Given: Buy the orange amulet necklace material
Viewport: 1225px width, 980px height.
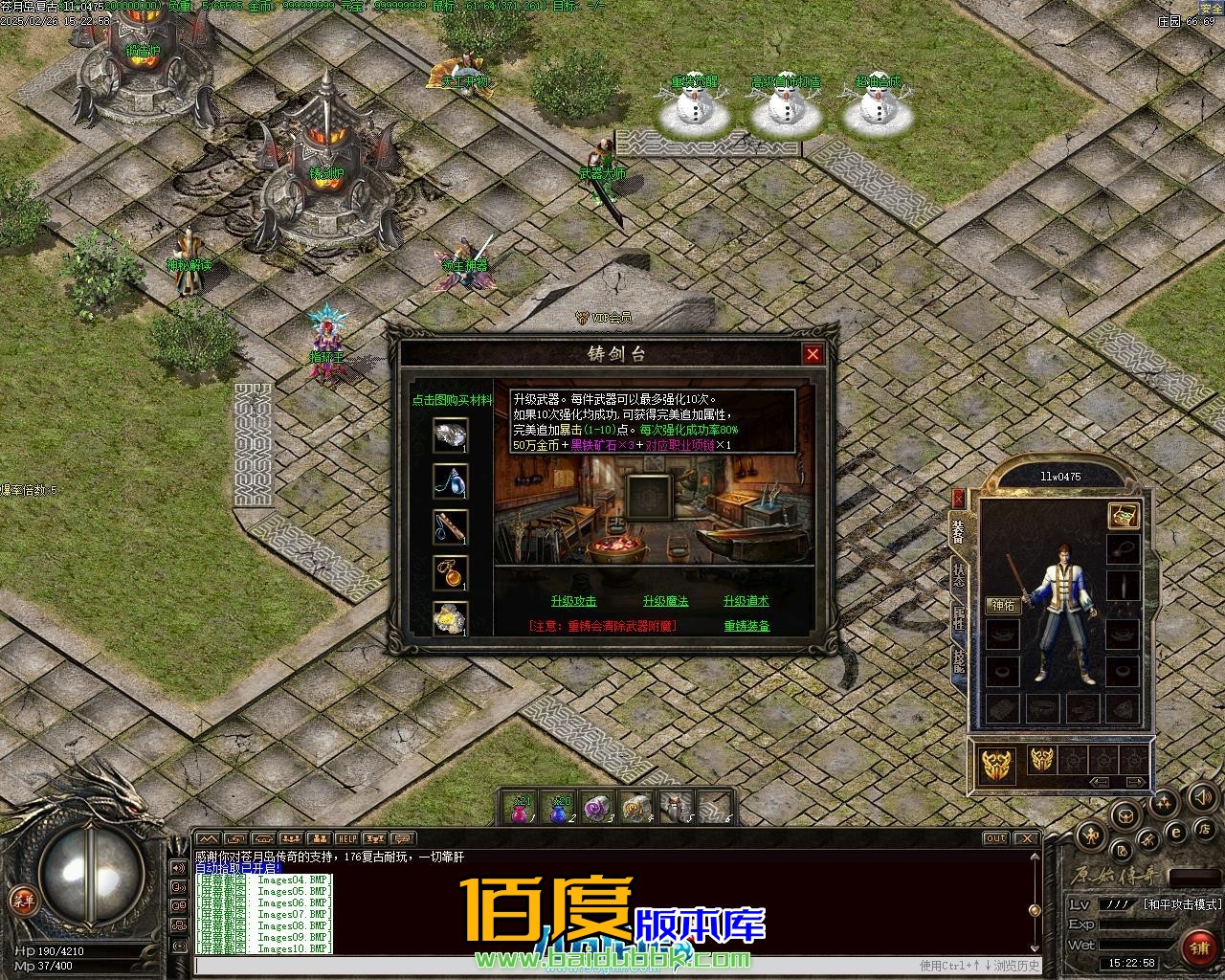Looking at the screenshot, I should [x=450, y=572].
